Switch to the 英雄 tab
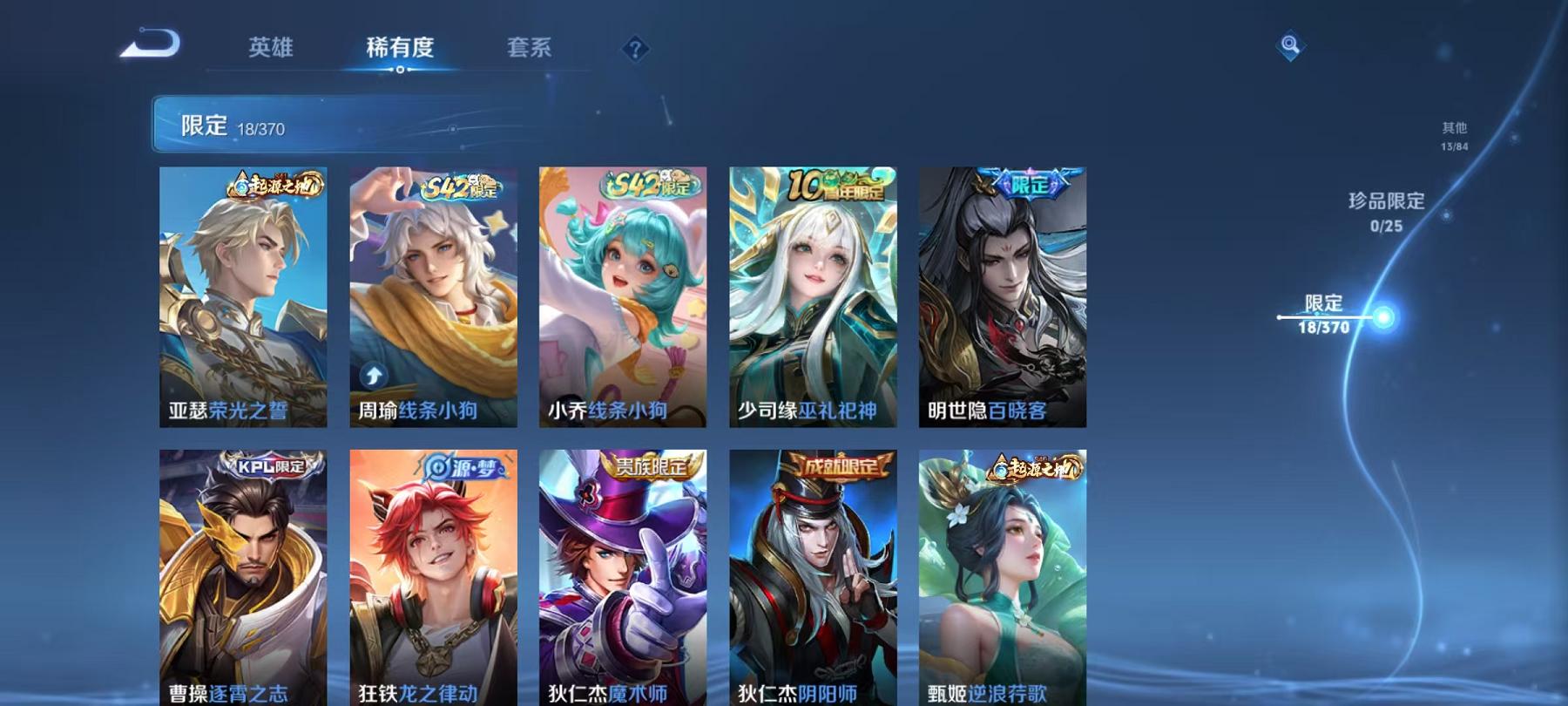 pyautogui.click(x=270, y=50)
